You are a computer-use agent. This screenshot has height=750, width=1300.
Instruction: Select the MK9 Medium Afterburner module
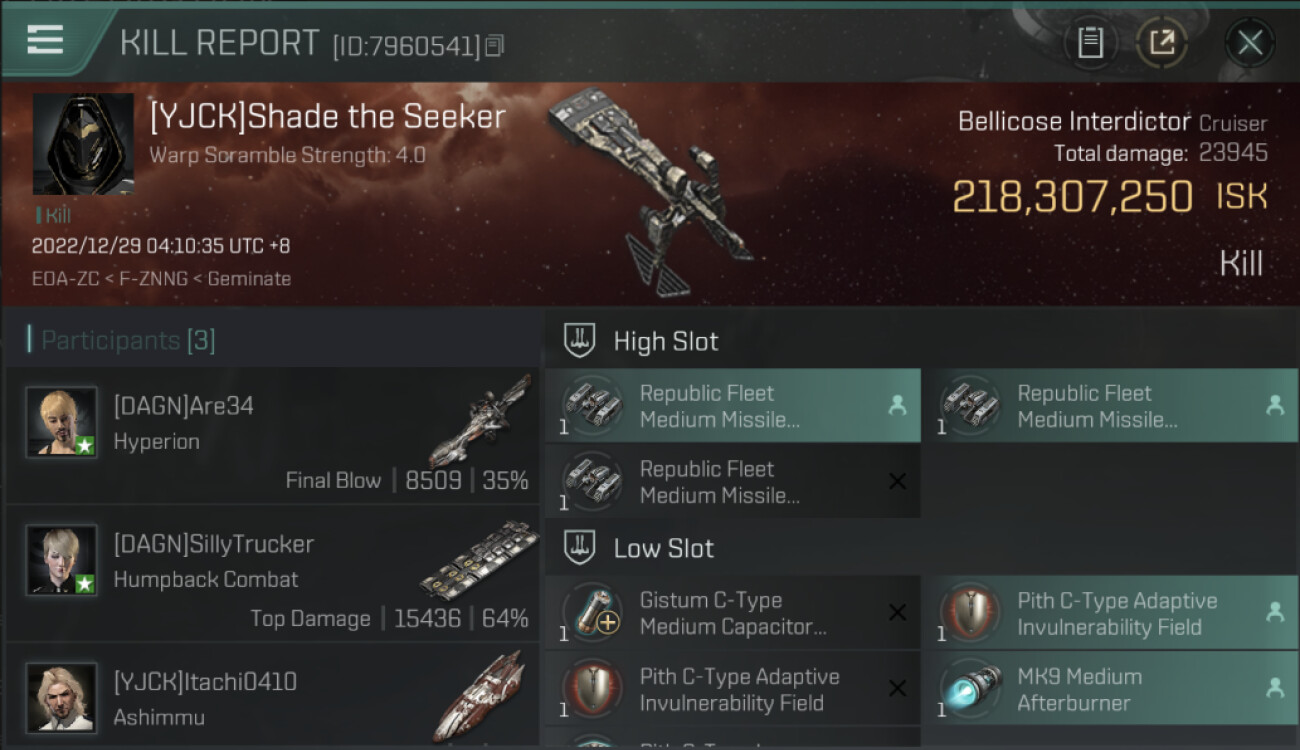tap(1109, 689)
